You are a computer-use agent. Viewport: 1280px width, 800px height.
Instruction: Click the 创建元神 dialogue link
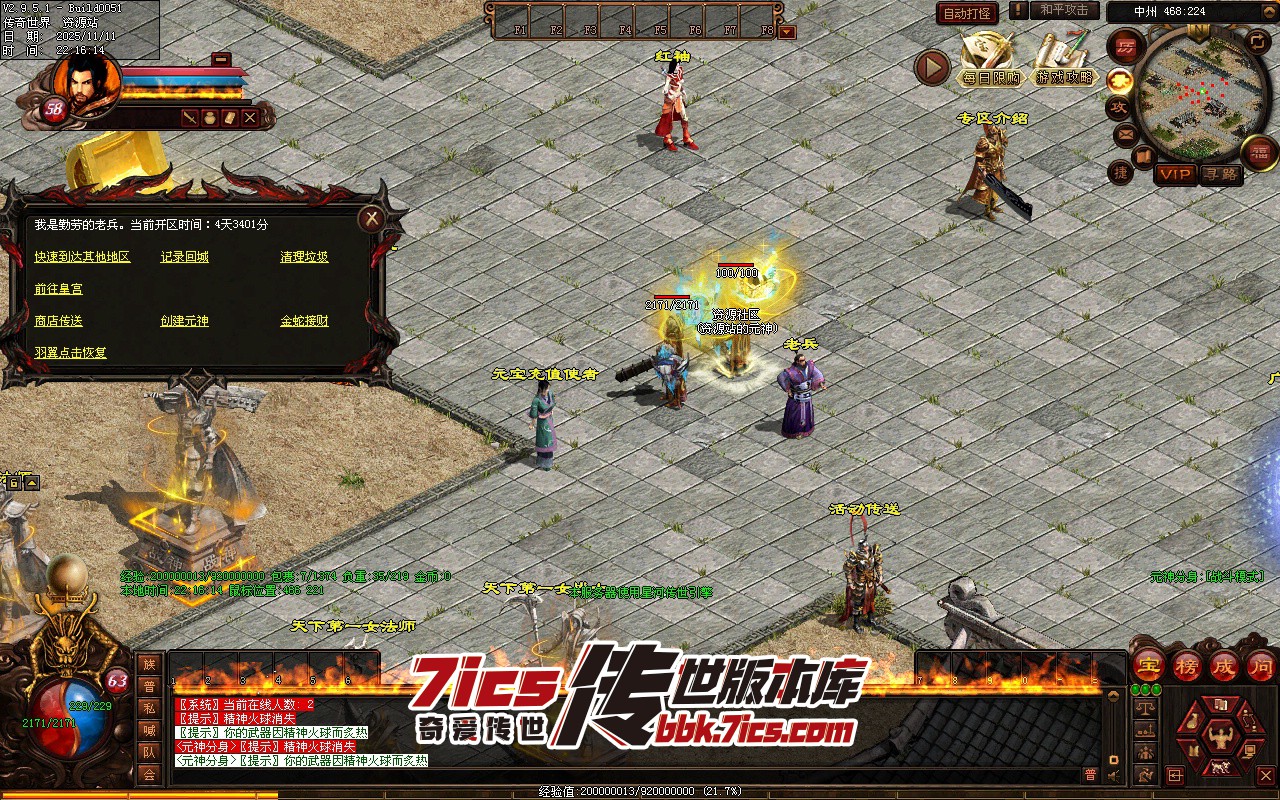(185, 321)
